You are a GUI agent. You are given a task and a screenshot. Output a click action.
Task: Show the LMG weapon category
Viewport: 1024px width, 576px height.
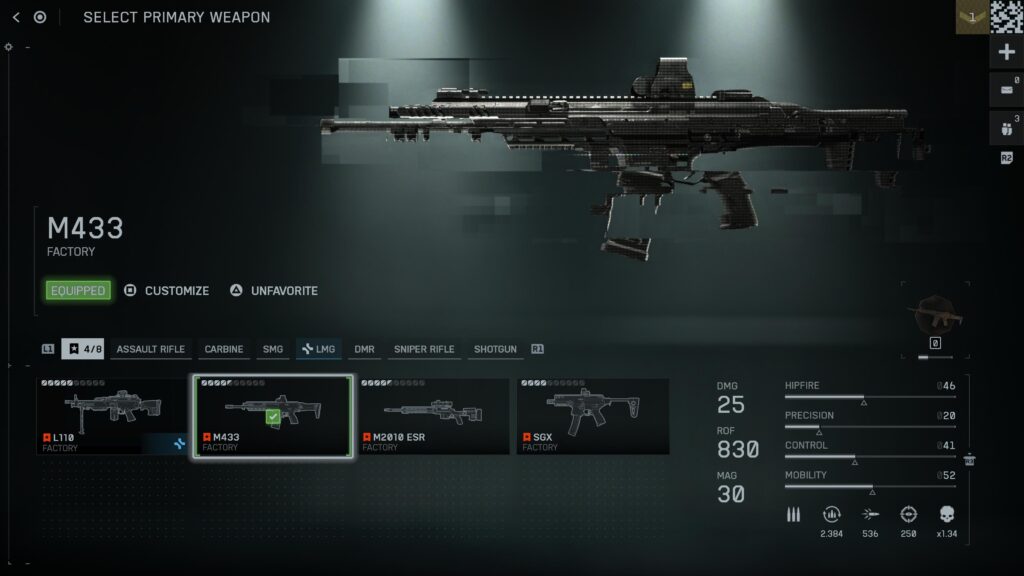click(319, 349)
